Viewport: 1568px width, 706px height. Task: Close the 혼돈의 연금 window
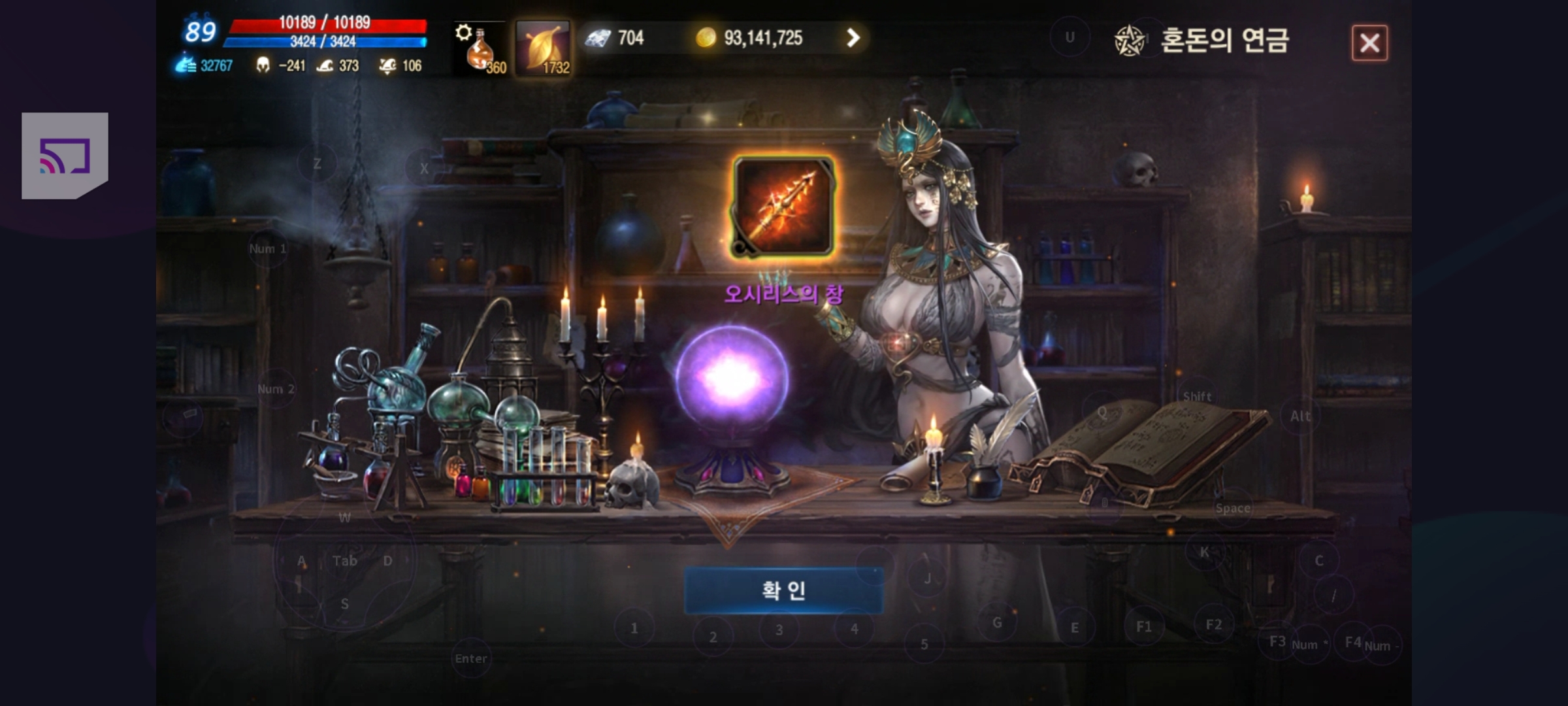point(1369,42)
